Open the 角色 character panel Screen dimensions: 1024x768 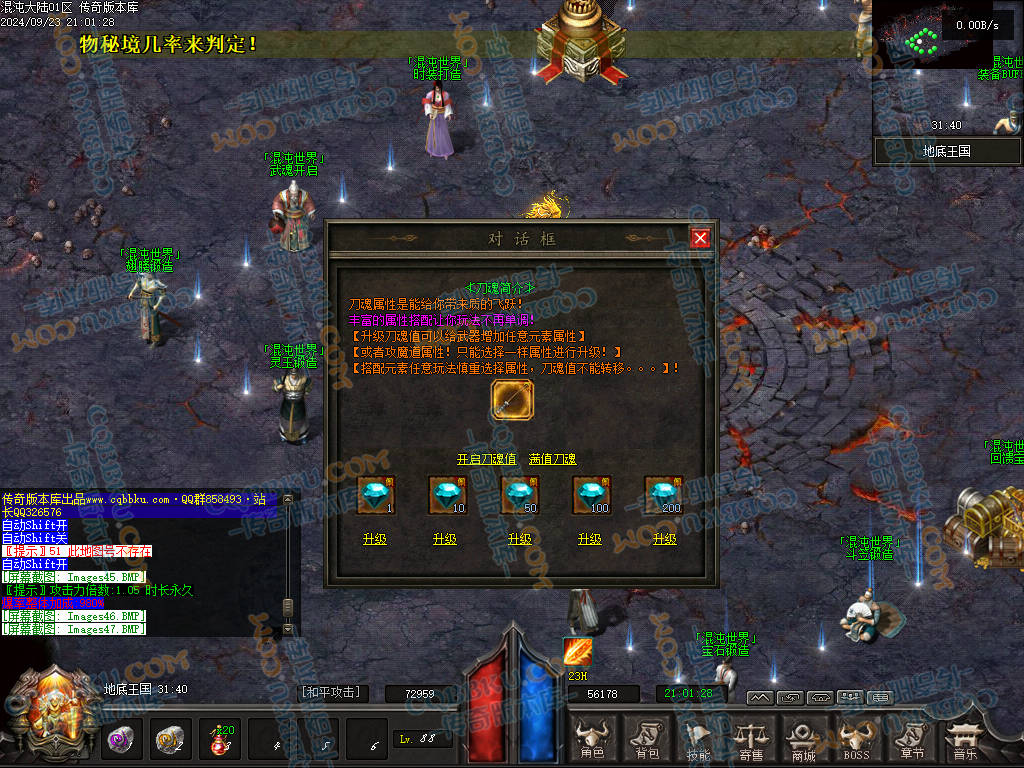[x=593, y=740]
